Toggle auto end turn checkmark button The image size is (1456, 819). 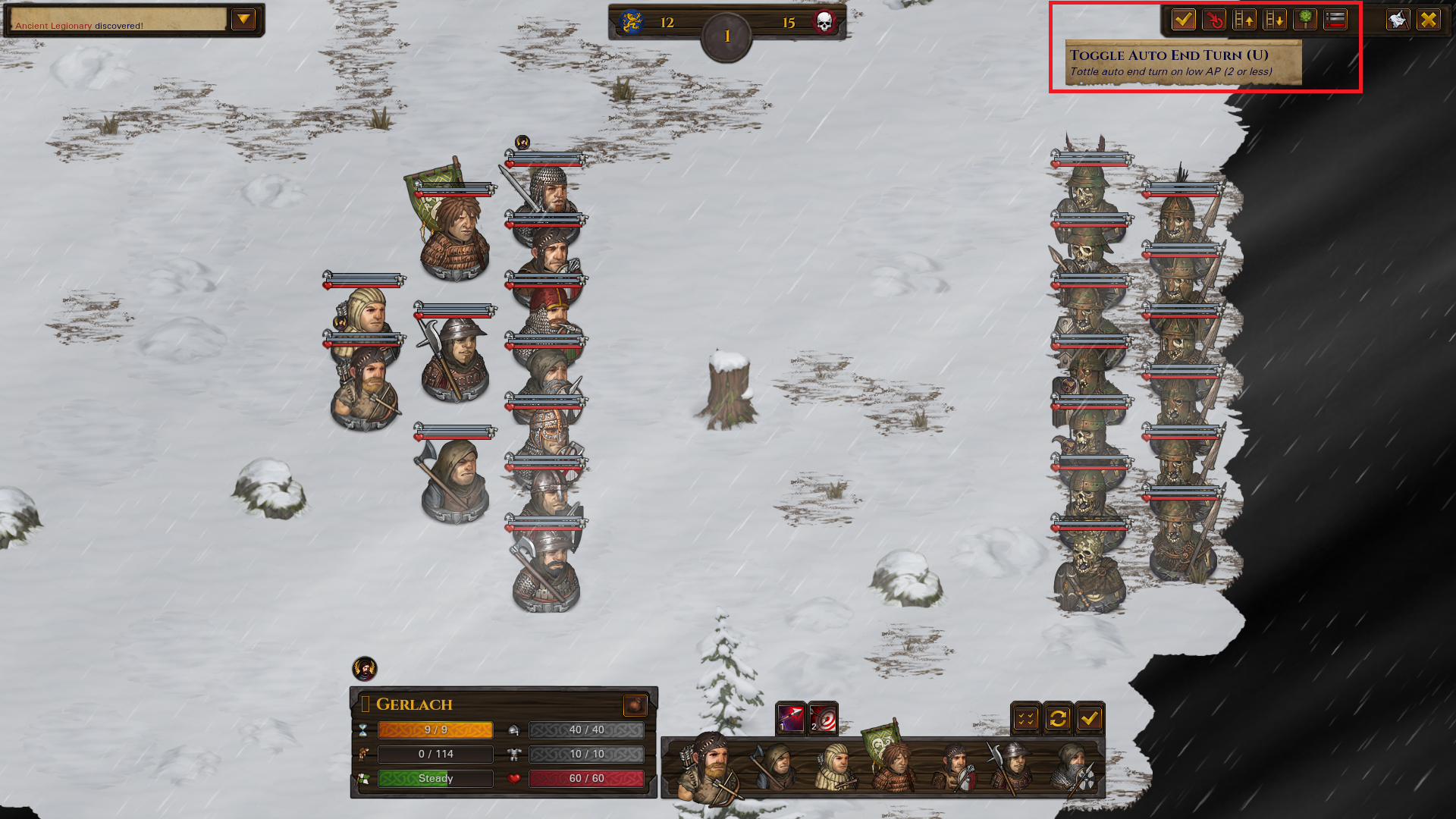[x=1183, y=20]
